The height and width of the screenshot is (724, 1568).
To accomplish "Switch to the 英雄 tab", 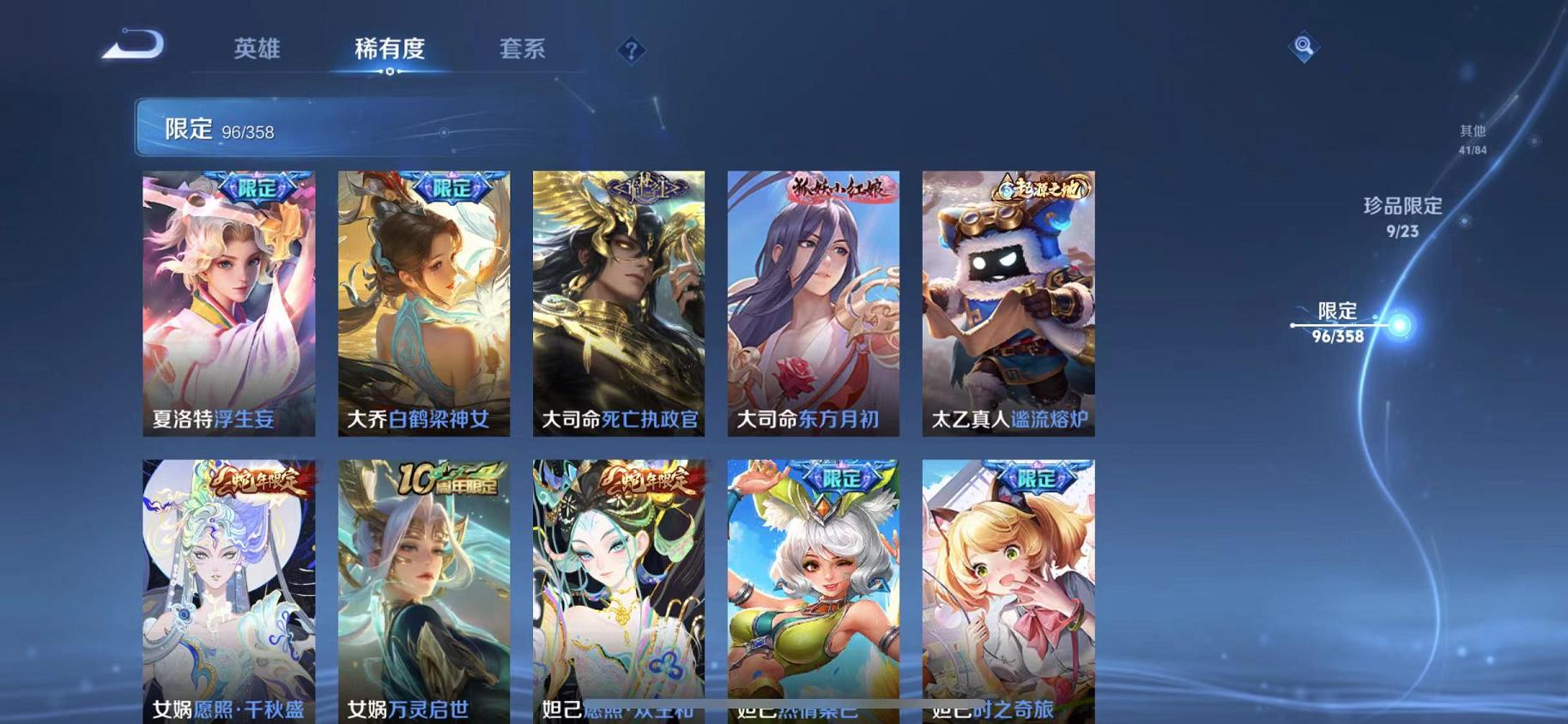I will tap(257, 49).
